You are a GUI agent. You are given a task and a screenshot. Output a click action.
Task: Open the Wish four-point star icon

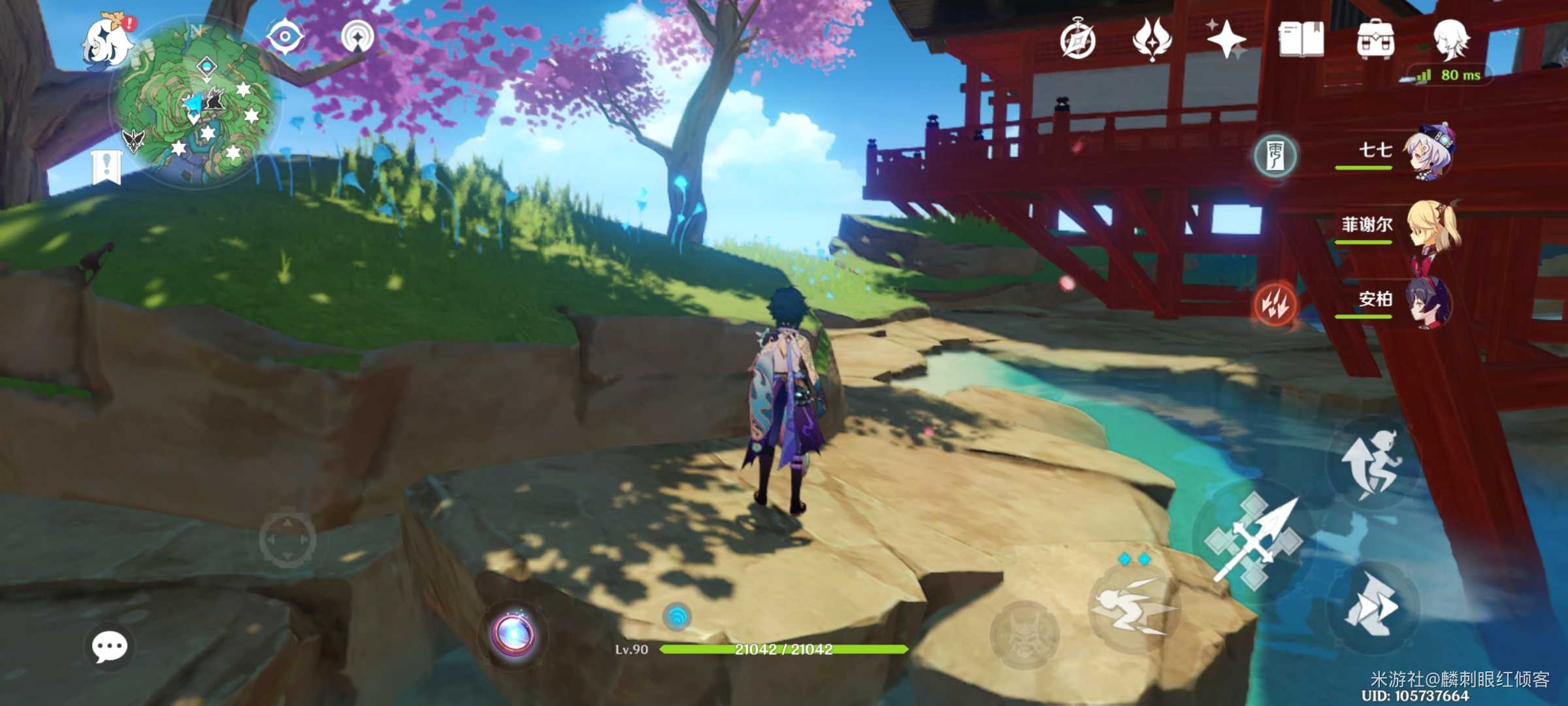(x=1226, y=39)
